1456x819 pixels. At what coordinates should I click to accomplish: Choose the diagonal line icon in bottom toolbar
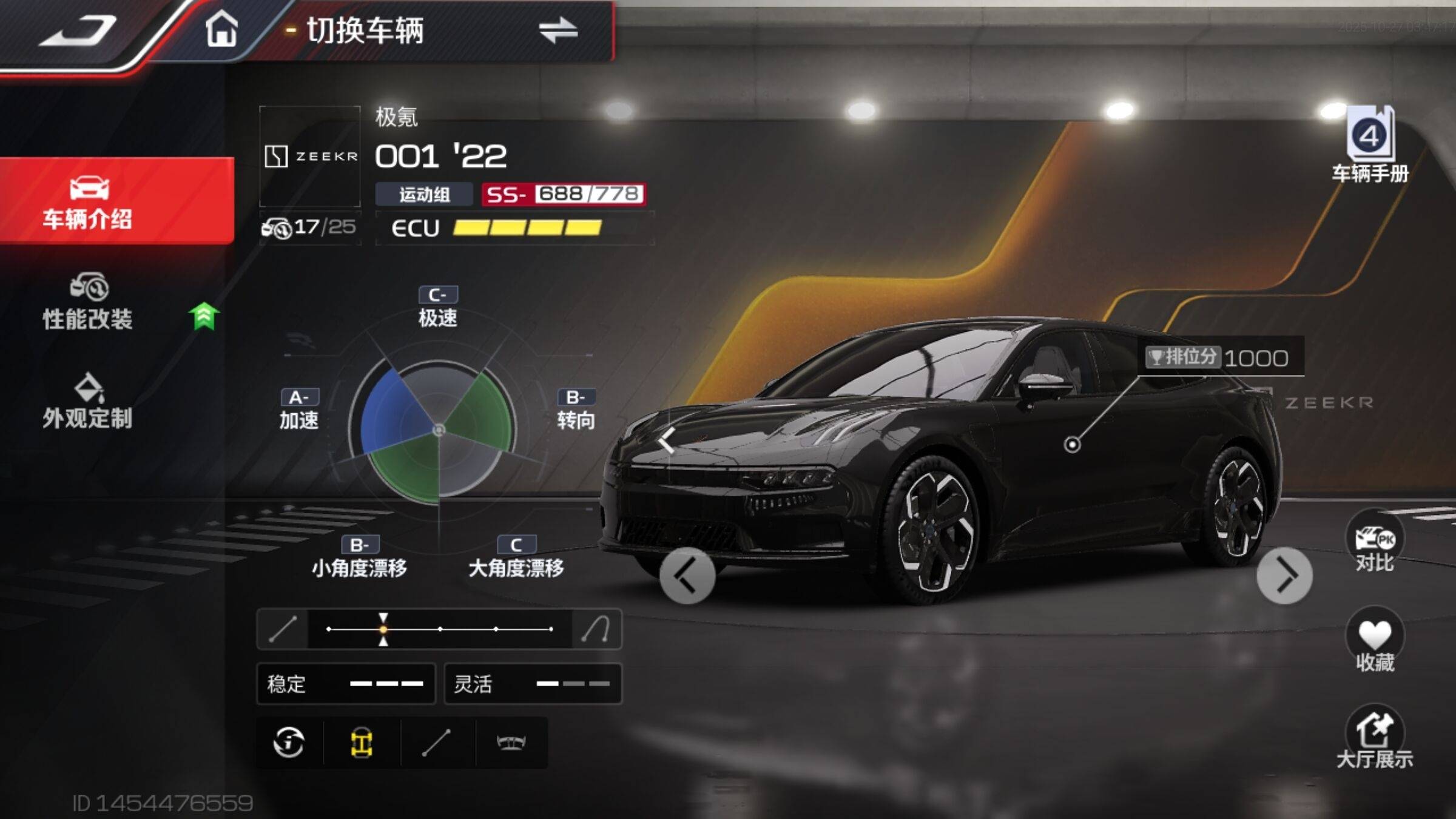(437, 743)
